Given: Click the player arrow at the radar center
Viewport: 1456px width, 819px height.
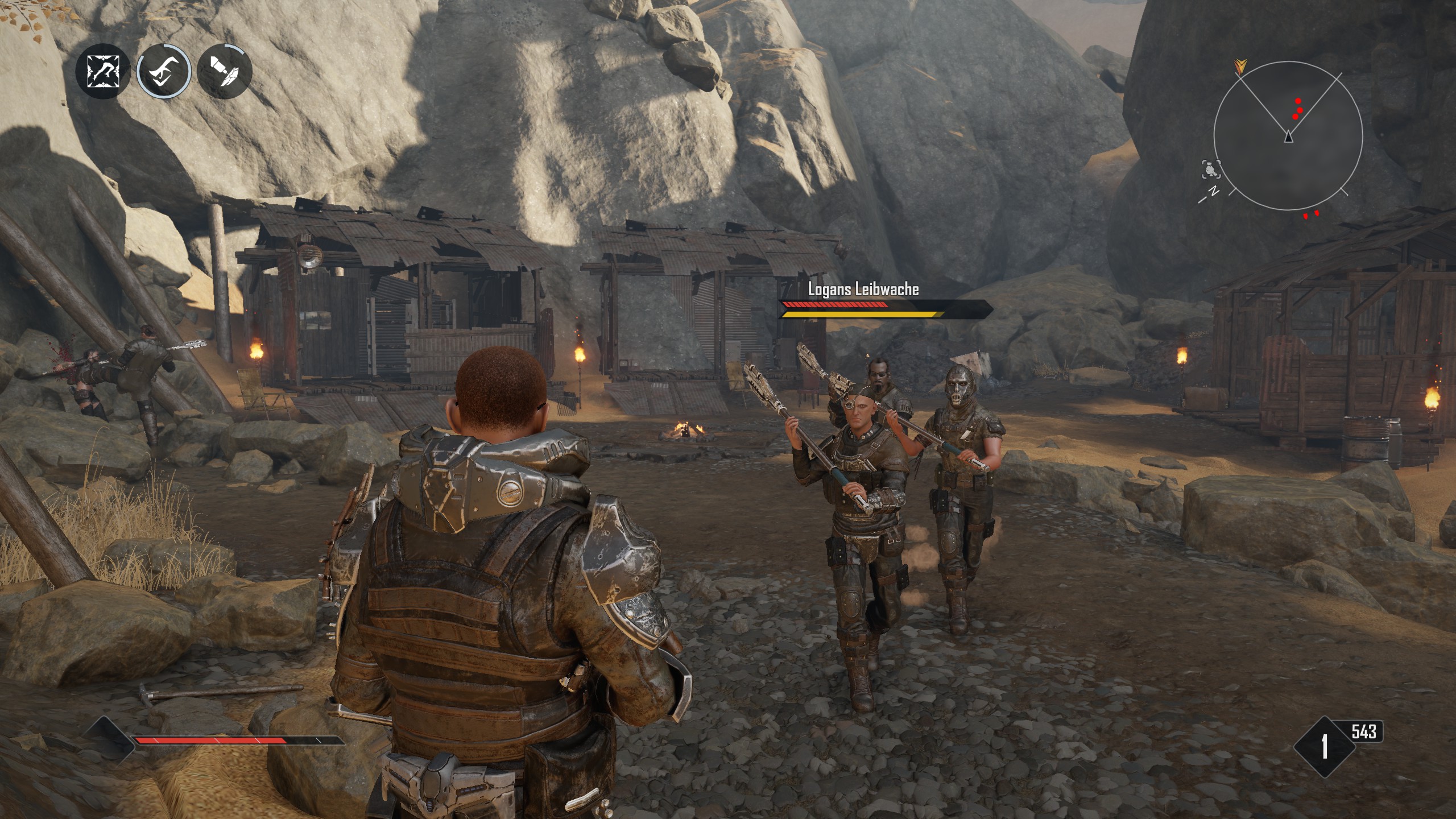Looking at the screenshot, I should 1288,137.
